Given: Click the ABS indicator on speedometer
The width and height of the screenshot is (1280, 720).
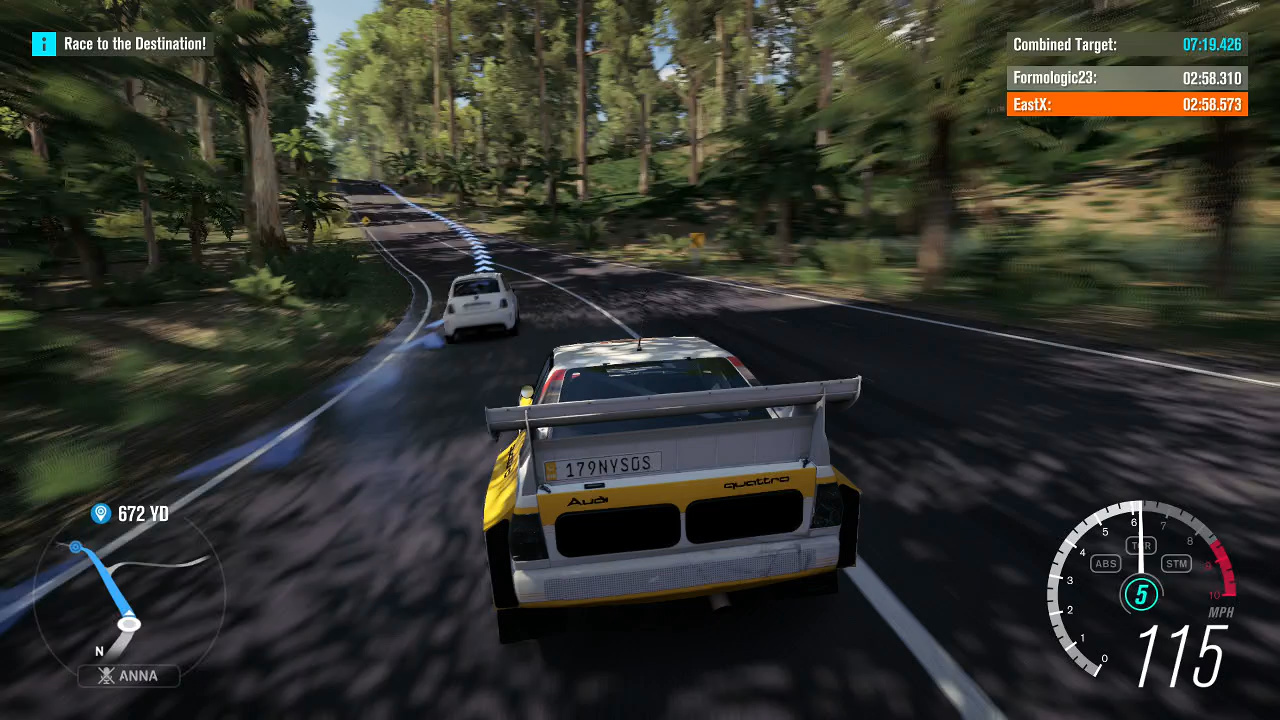Looking at the screenshot, I should [1106, 564].
